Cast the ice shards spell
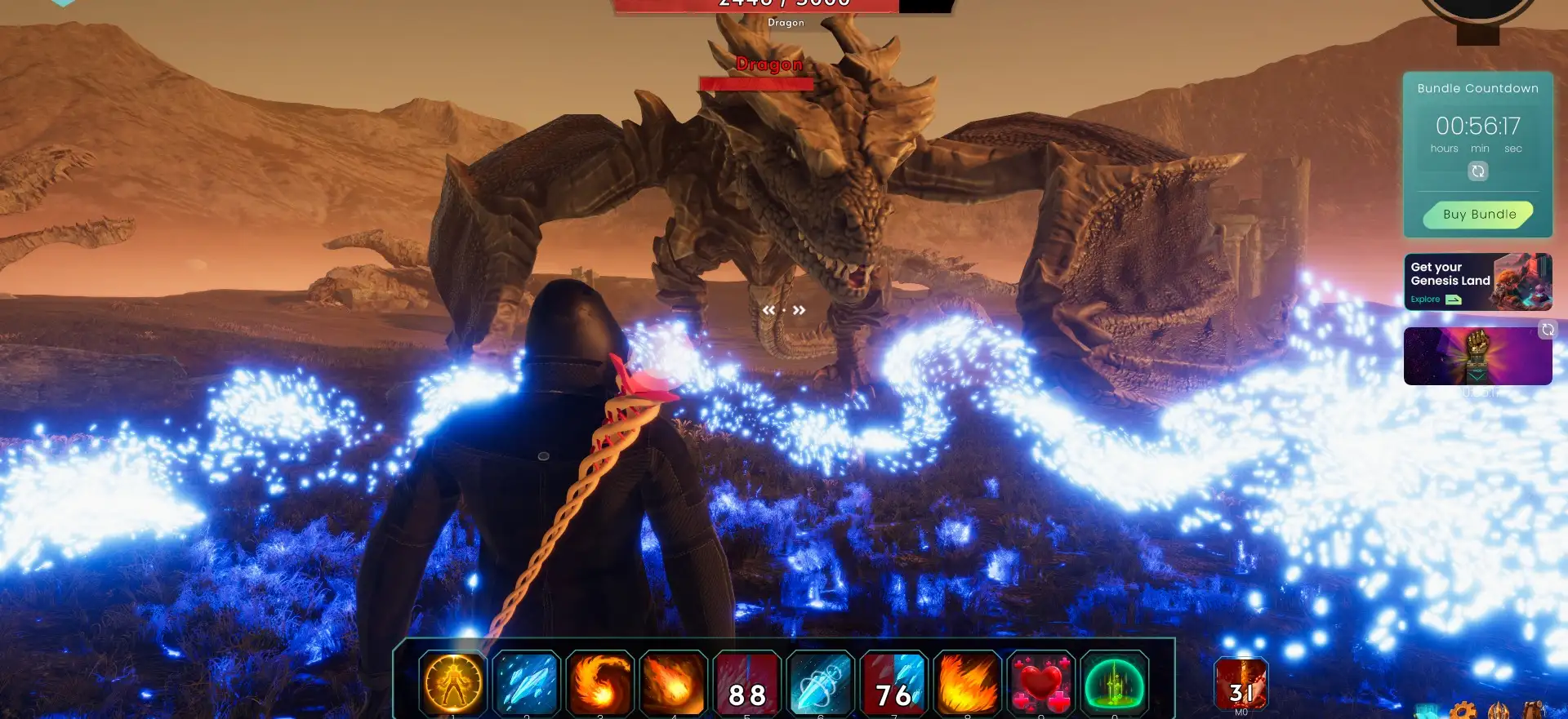Viewport: 1568px width, 719px height. tap(527, 683)
